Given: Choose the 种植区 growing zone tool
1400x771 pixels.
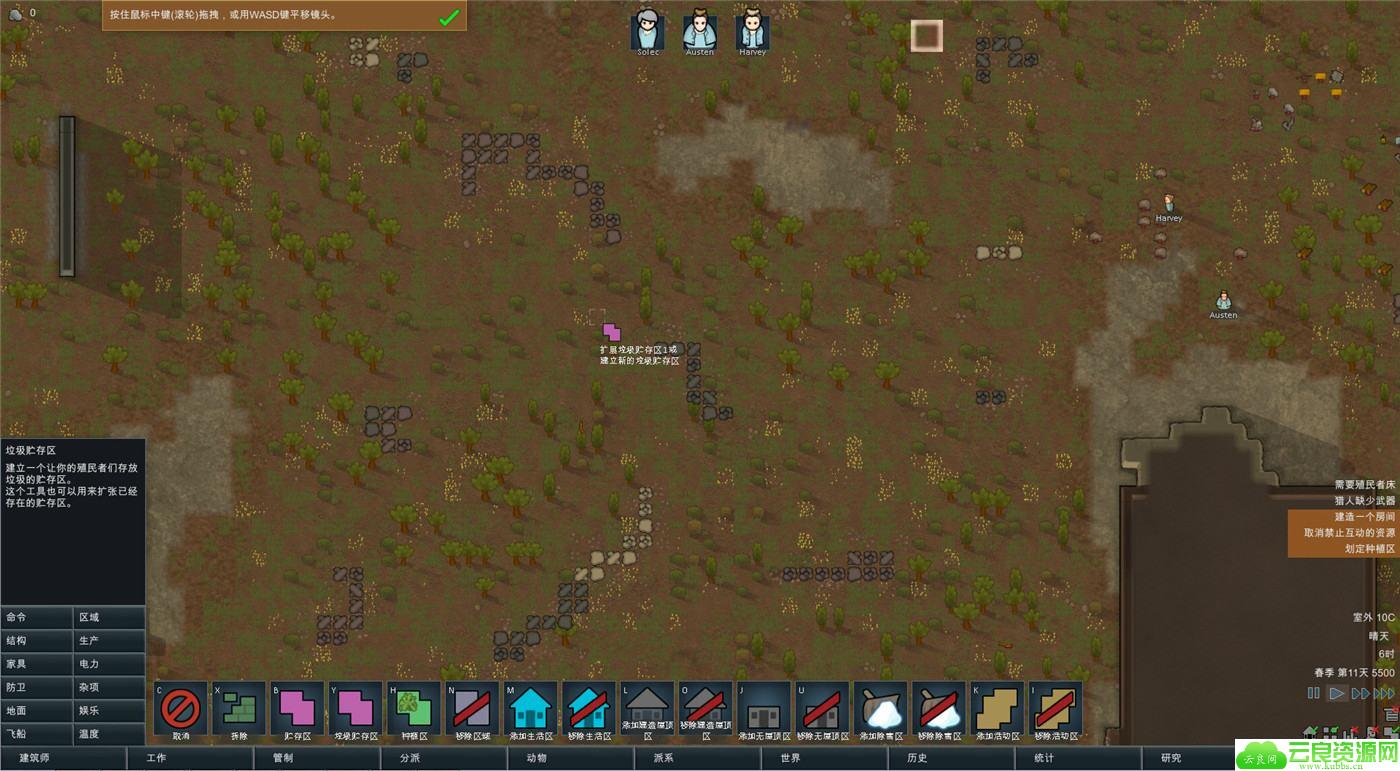Looking at the screenshot, I should (x=413, y=708).
